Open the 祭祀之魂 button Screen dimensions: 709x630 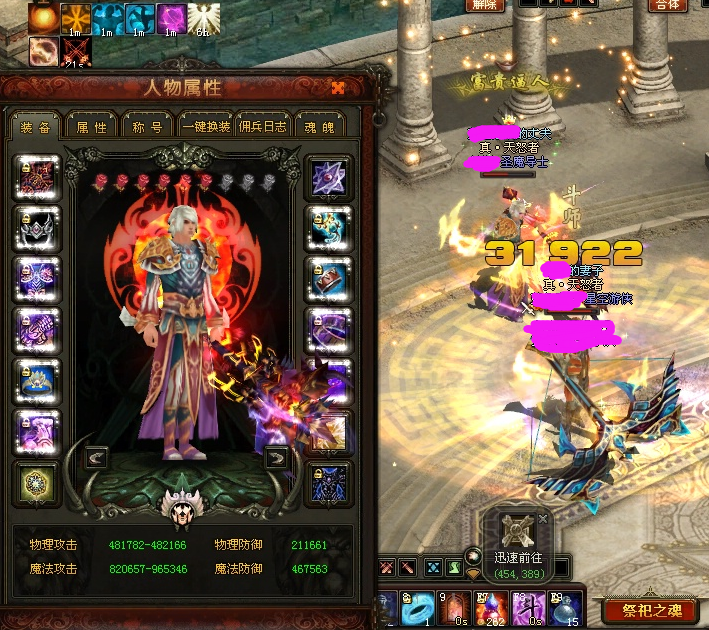tap(651, 609)
